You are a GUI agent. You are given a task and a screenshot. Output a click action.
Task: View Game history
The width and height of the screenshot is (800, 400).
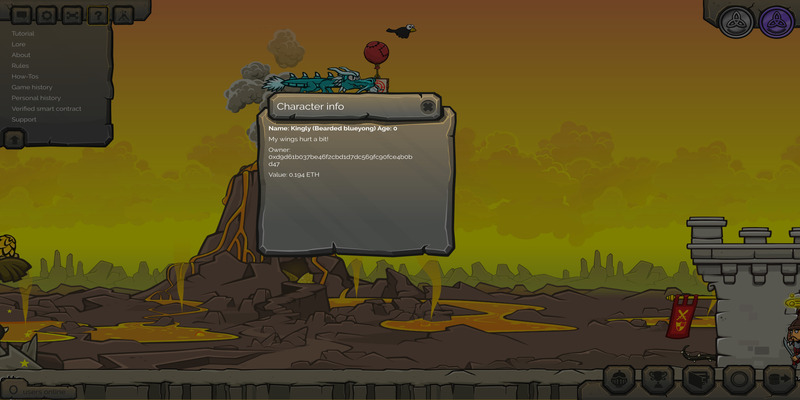click(32, 87)
